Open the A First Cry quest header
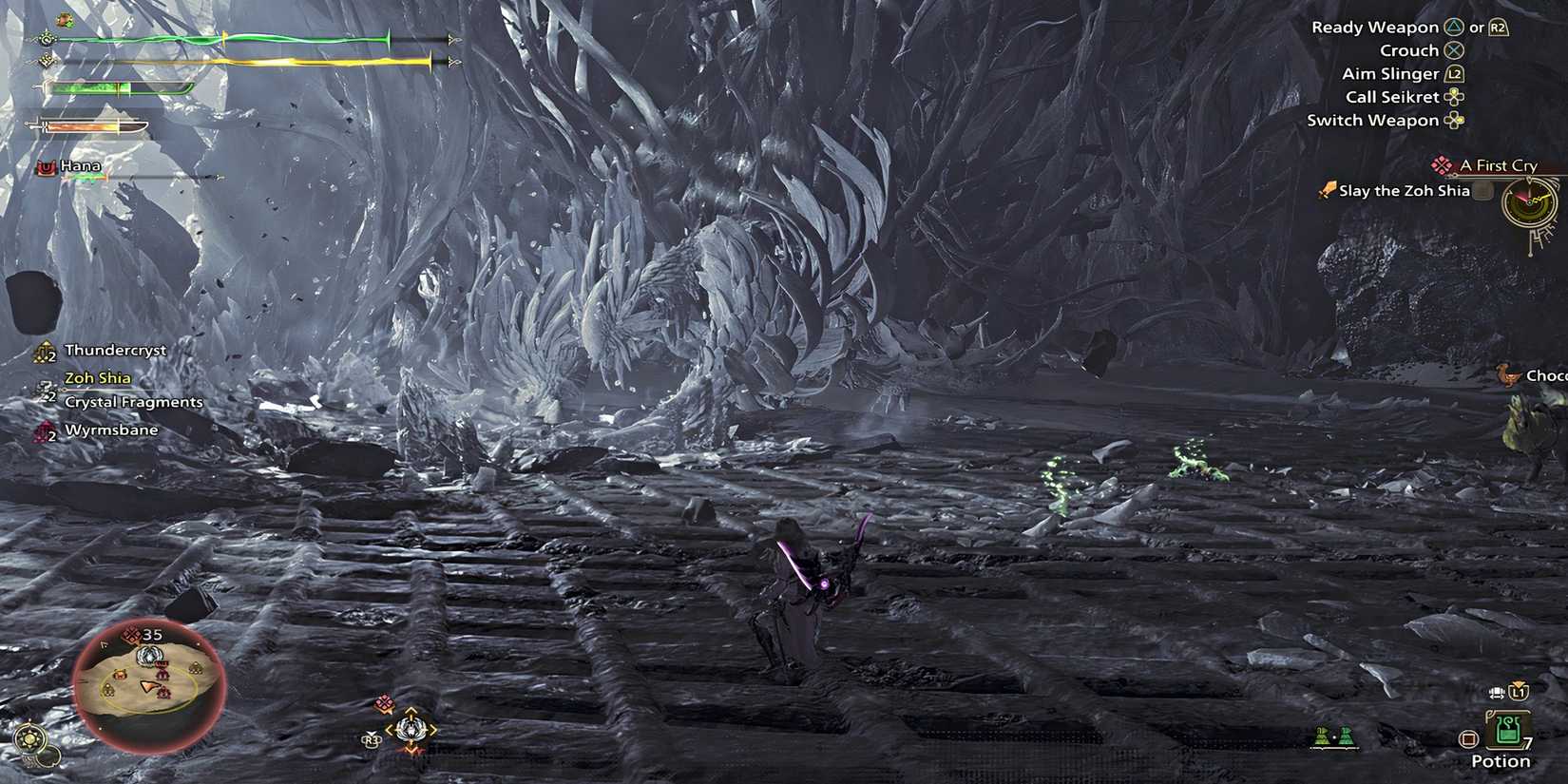Viewport: 1568px width, 784px height. pyautogui.click(x=1497, y=164)
